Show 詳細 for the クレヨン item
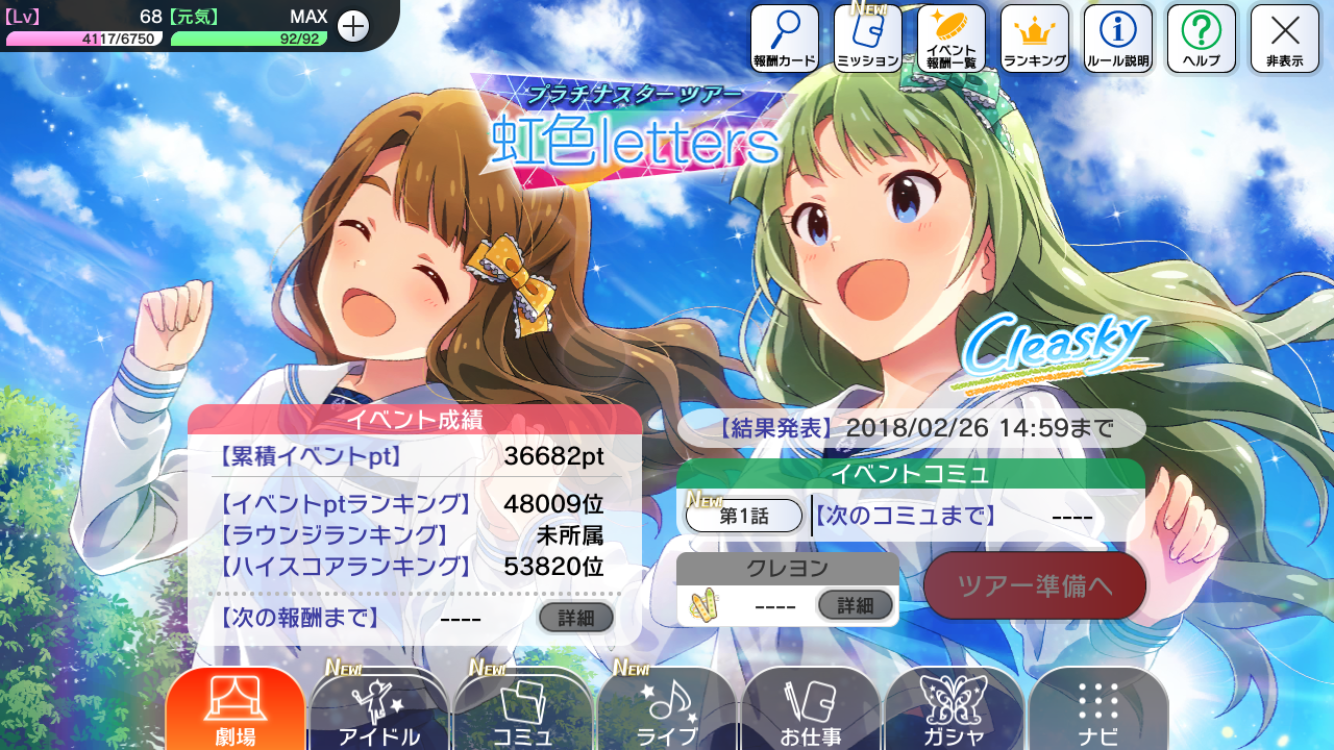This screenshot has width=1334, height=750. tap(855, 605)
